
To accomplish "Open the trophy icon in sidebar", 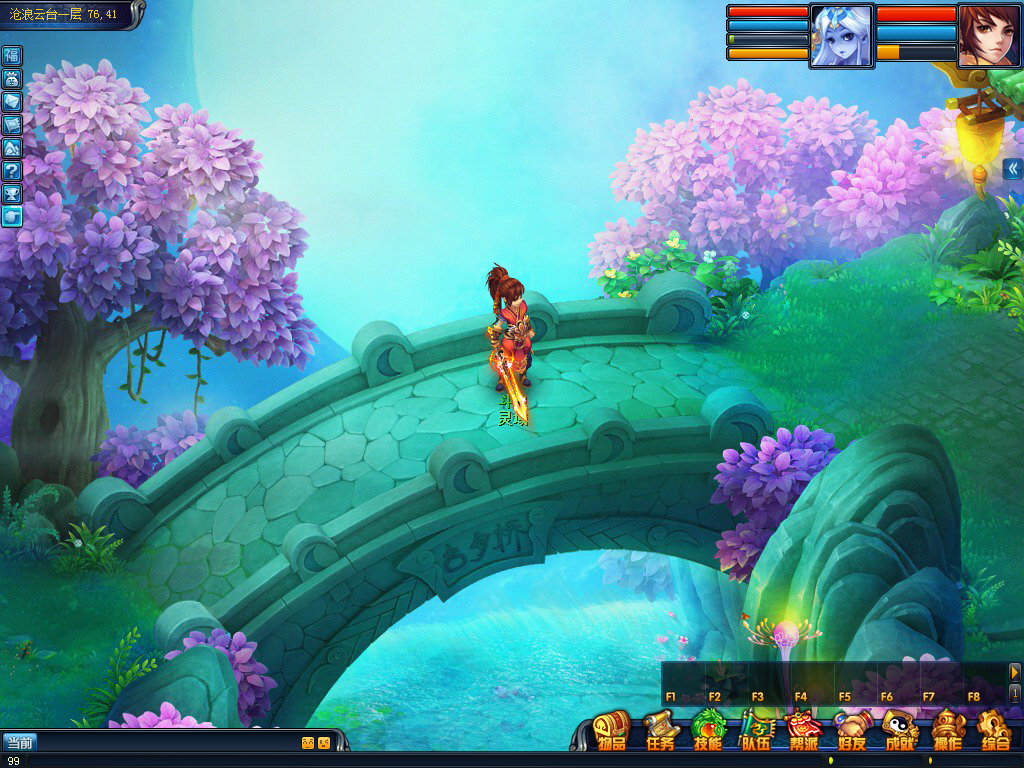I will (12, 193).
